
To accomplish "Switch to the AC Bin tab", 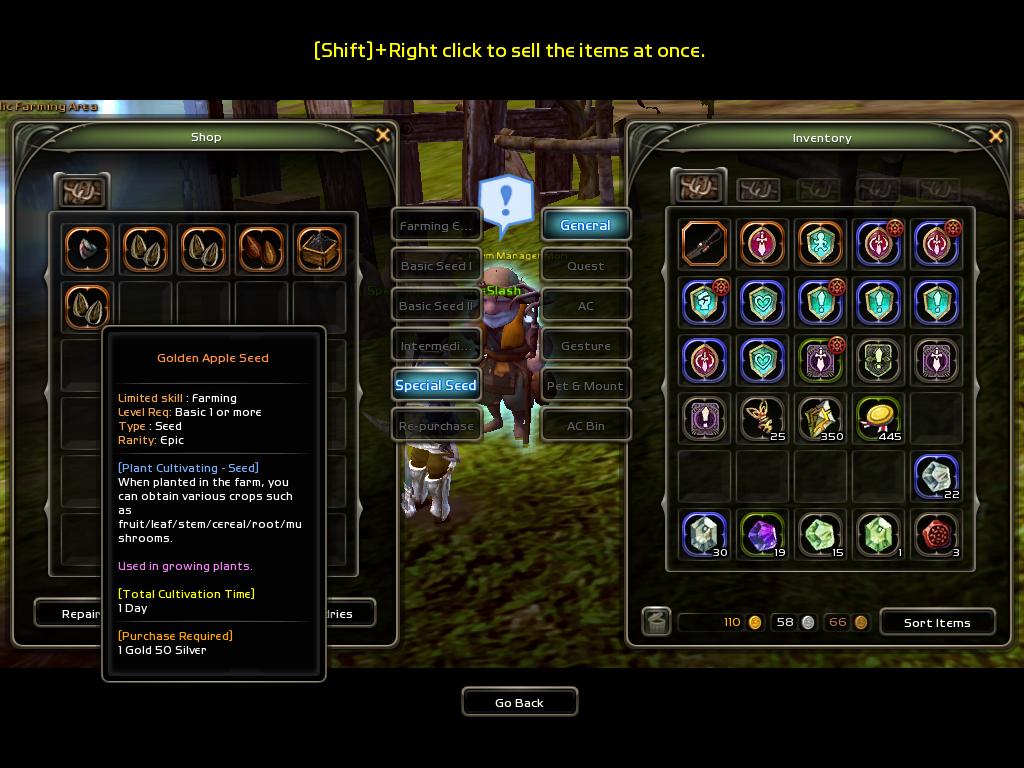I will tap(586, 426).
